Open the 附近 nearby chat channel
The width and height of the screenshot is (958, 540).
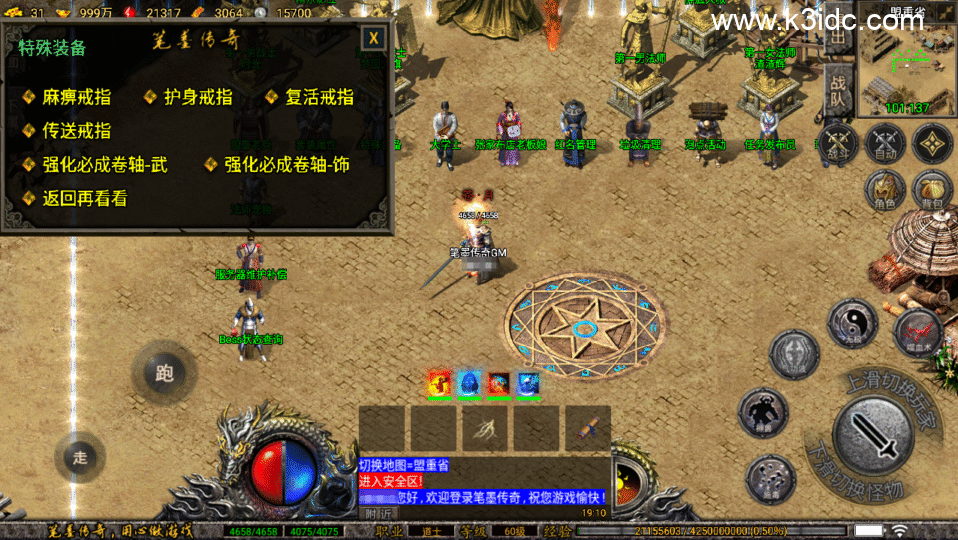(378, 512)
